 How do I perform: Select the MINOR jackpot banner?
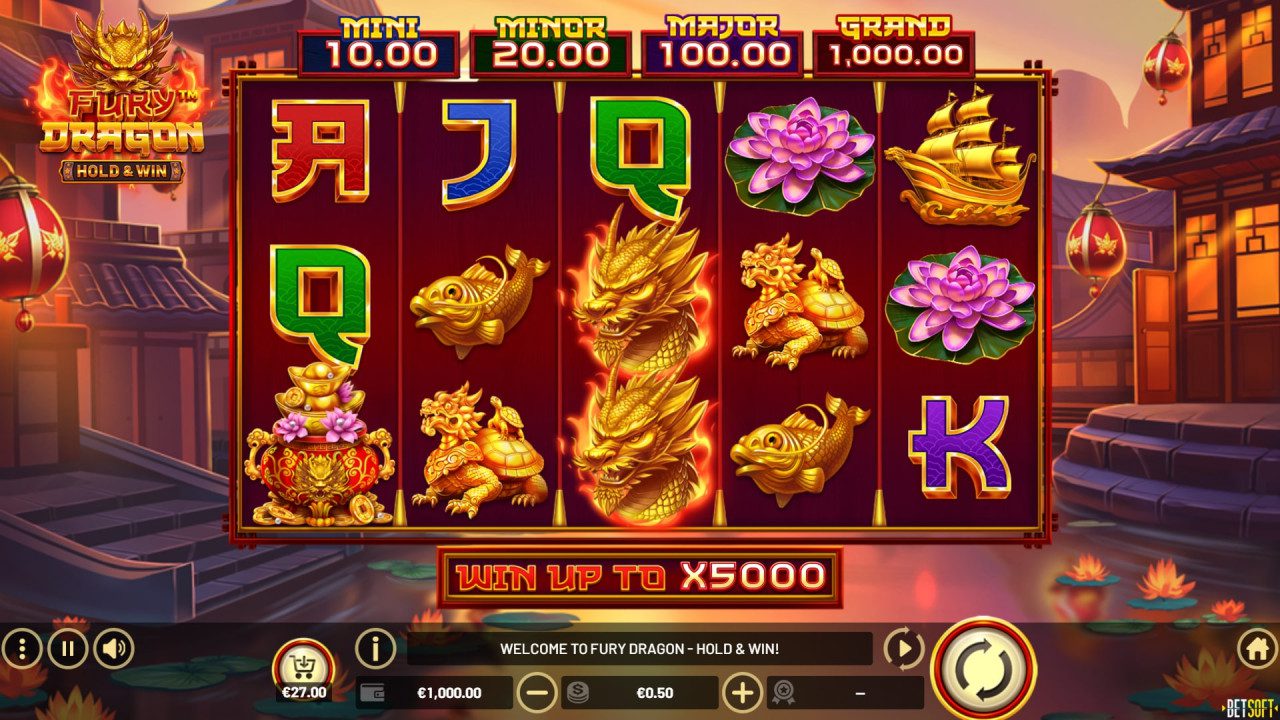pos(548,42)
